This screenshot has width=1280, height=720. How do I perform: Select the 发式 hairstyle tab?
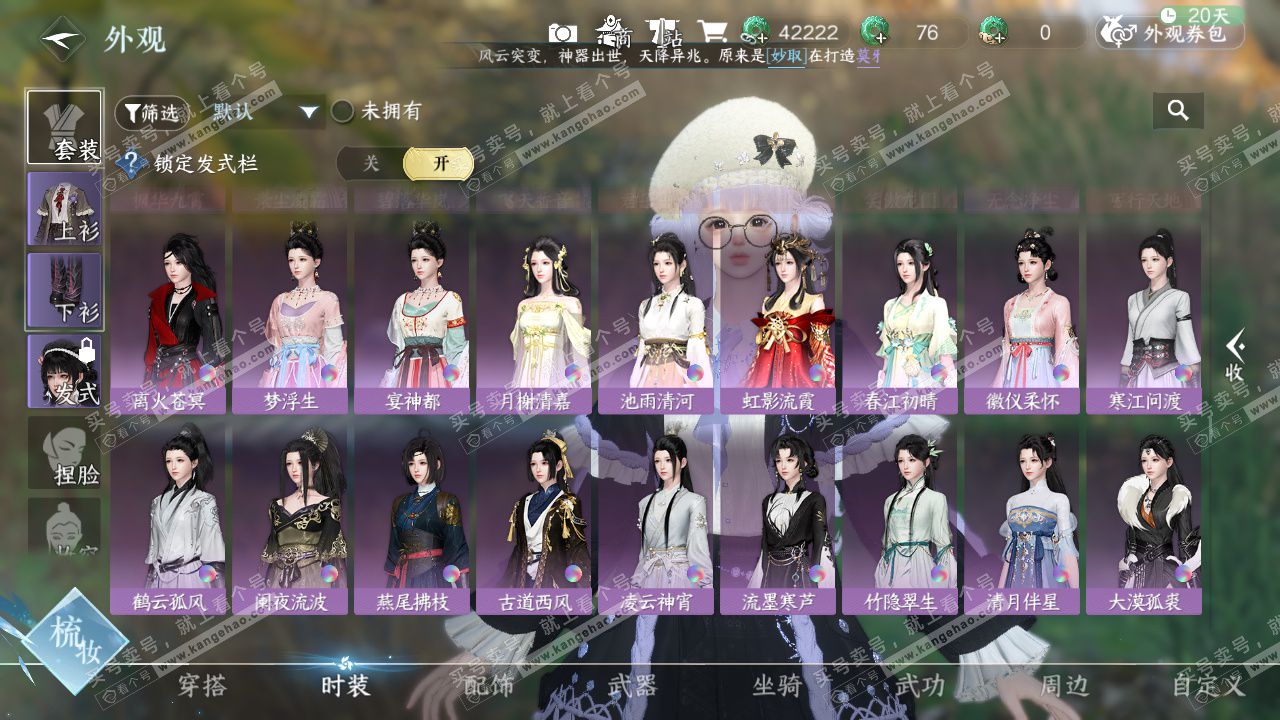coord(64,371)
